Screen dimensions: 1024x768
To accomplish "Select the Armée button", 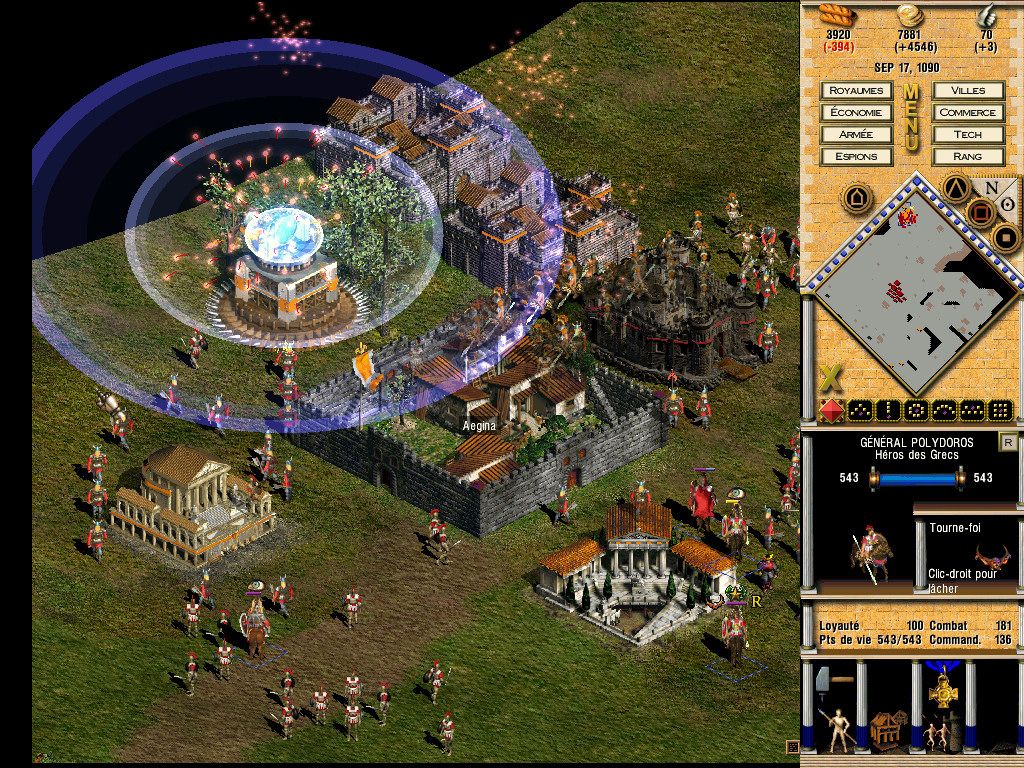I will coord(856,135).
